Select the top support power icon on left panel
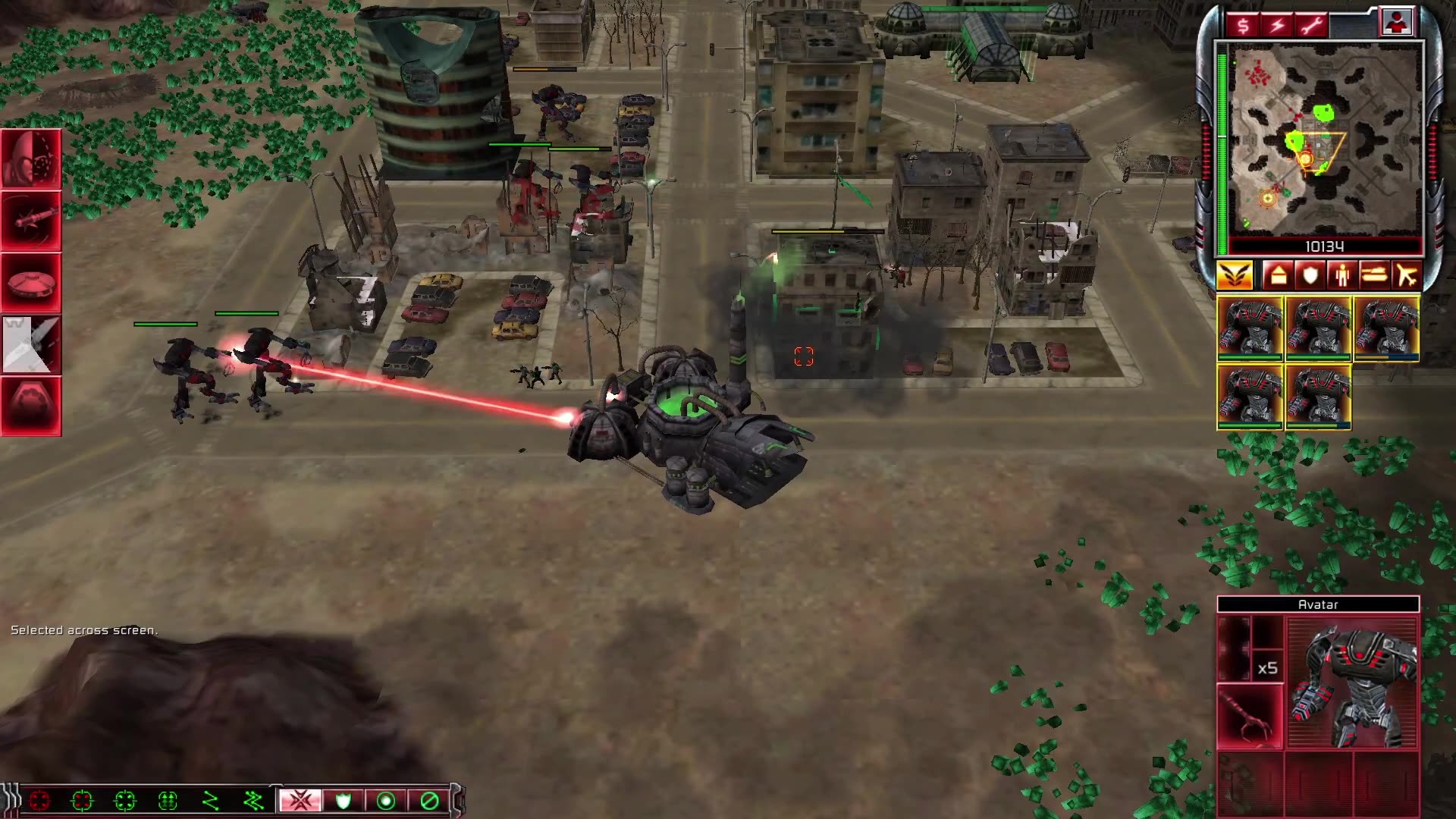Viewport: 1456px width, 819px height. (x=32, y=159)
